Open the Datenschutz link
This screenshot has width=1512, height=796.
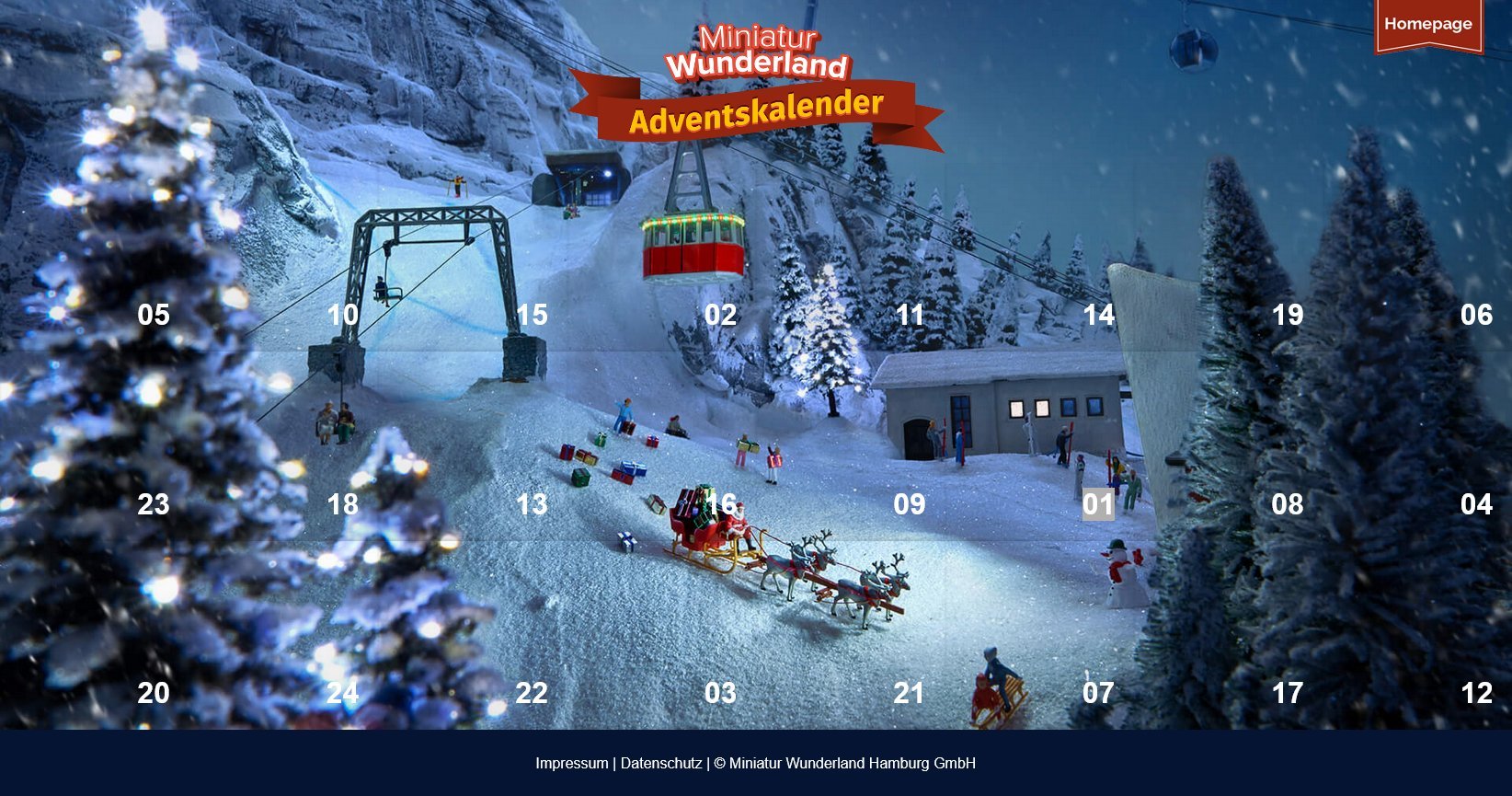tap(661, 763)
